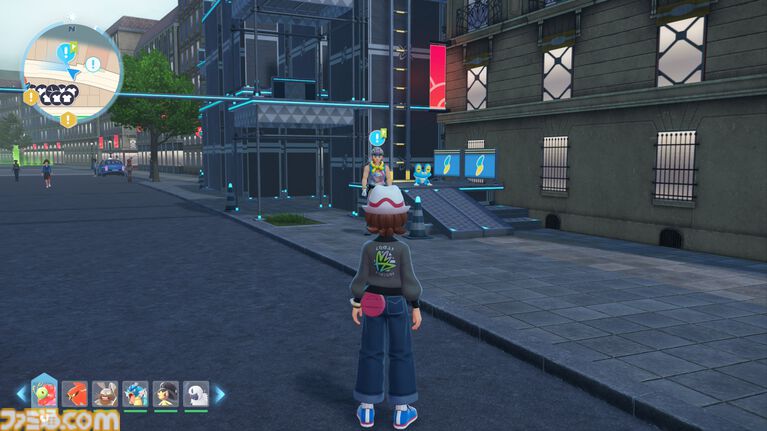Viewport: 767px width, 431px height.
Task: Choose the Mawile party slot
Action: coord(166,394)
